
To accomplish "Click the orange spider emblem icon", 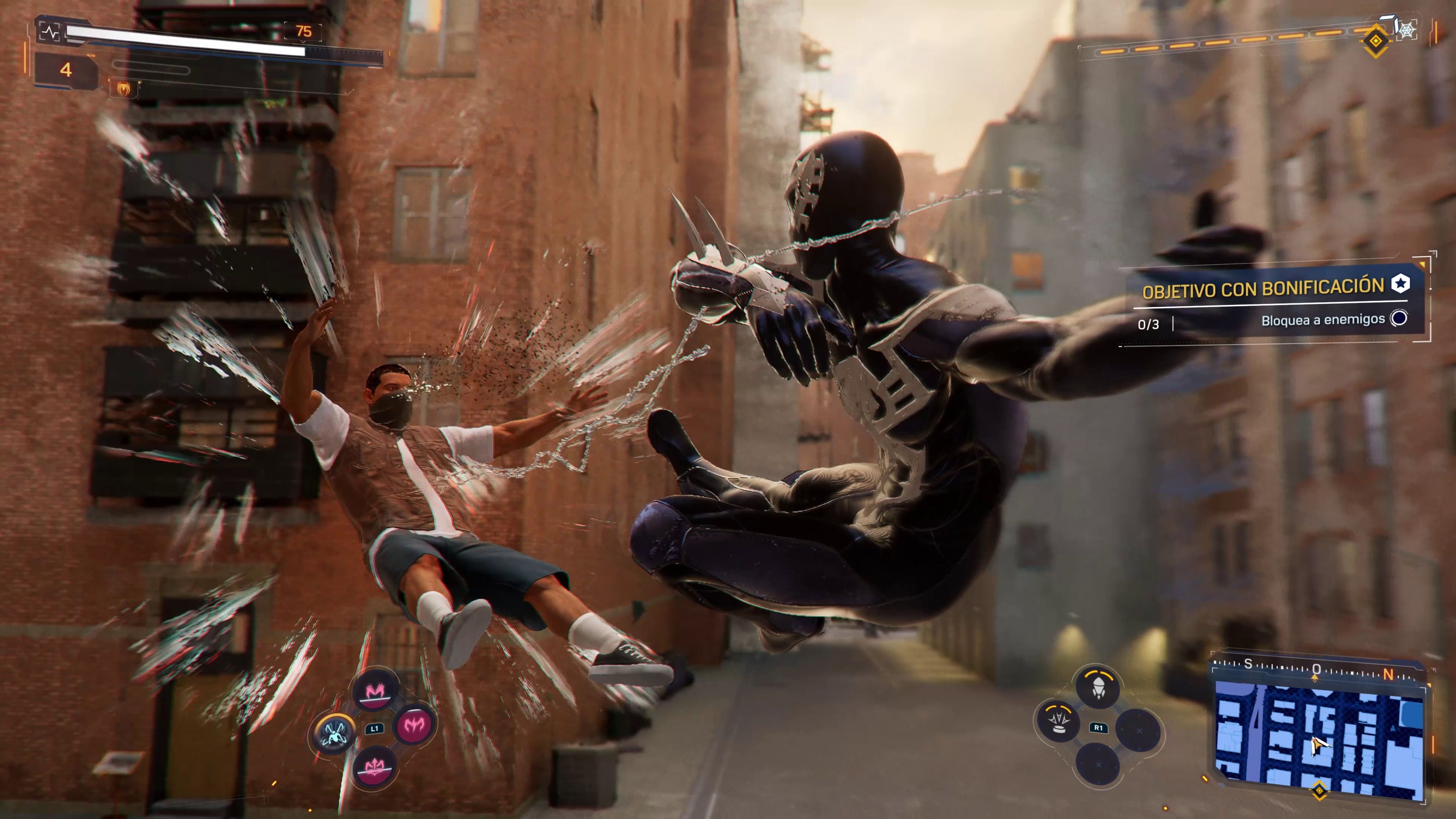I will pos(122,88).
